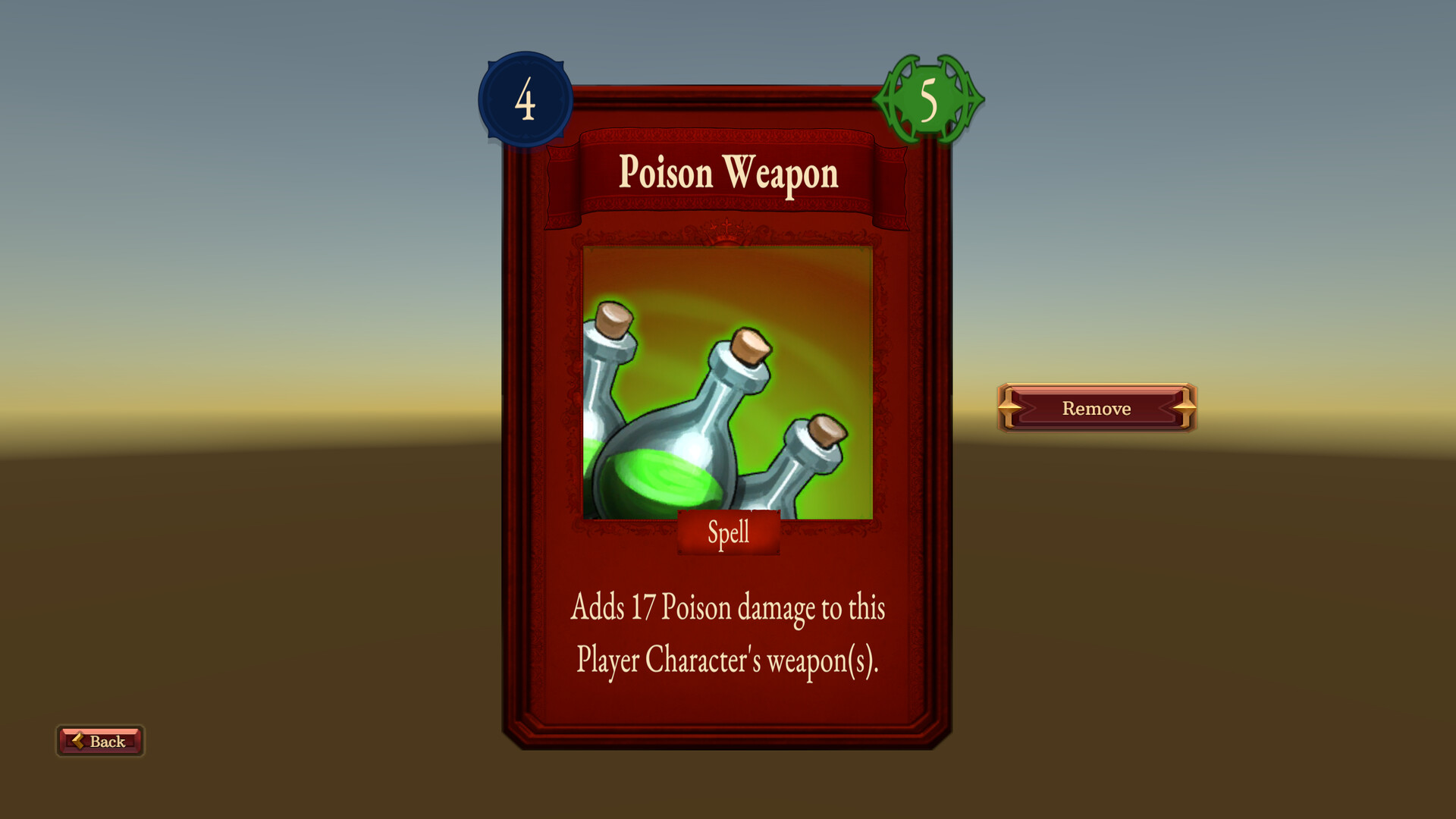Viewport: 1456px width, 819px height.
Task: Click the Spell type banner
Action: (728, 532)
